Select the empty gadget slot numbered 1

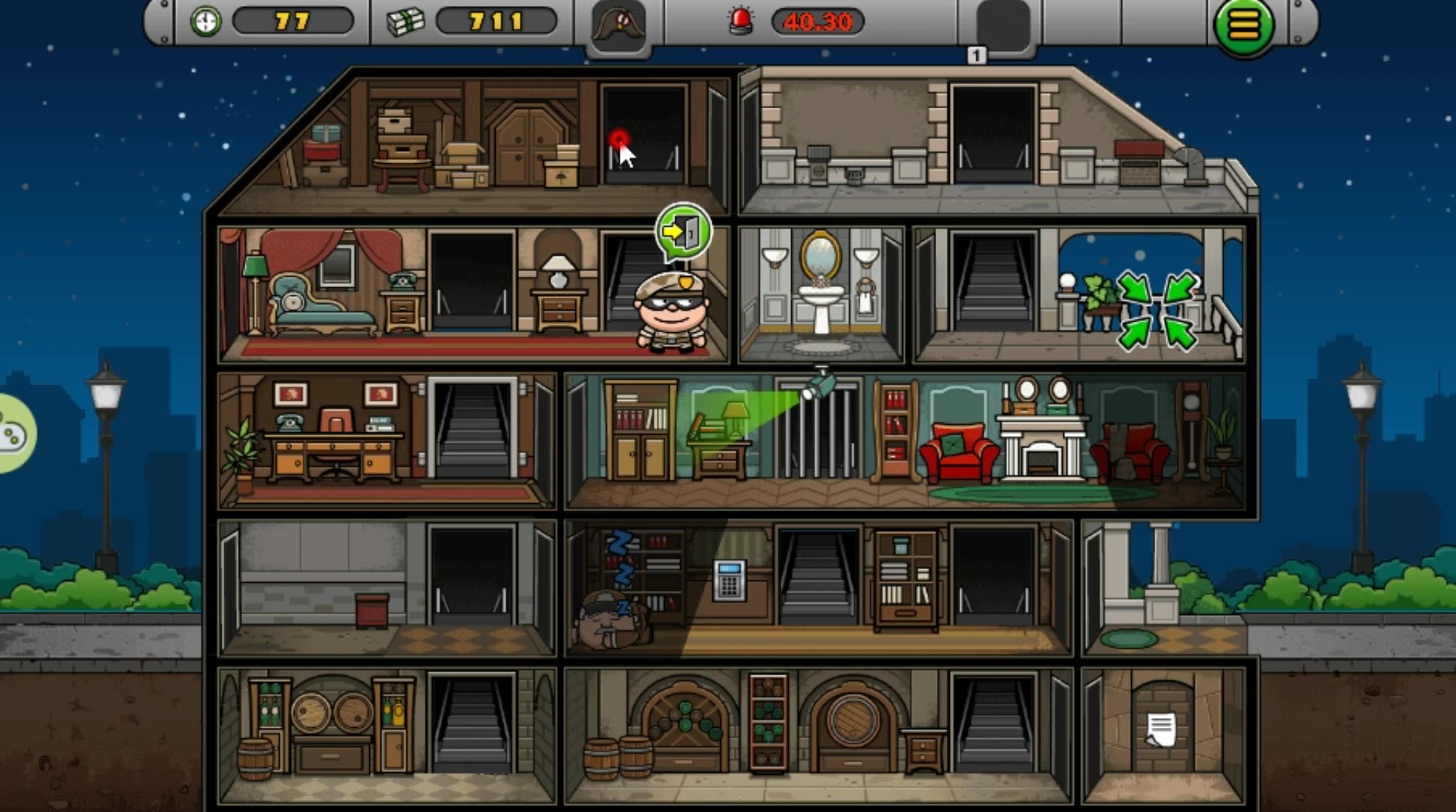tap(1003, 26)
